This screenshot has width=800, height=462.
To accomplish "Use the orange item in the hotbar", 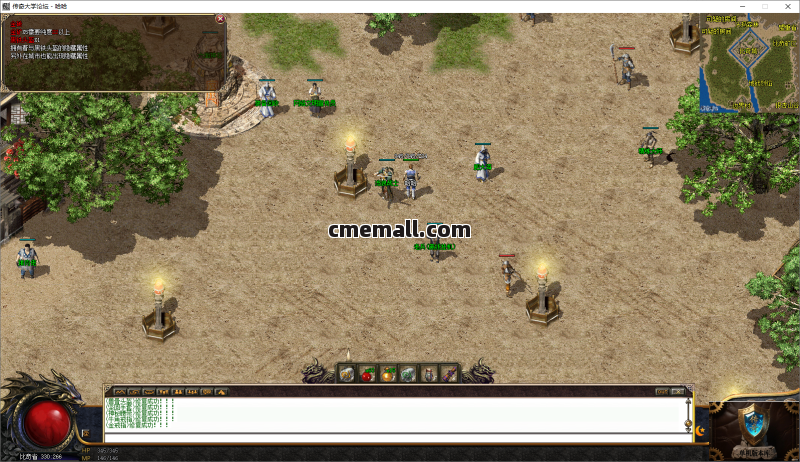I will (x=388, y=373).
